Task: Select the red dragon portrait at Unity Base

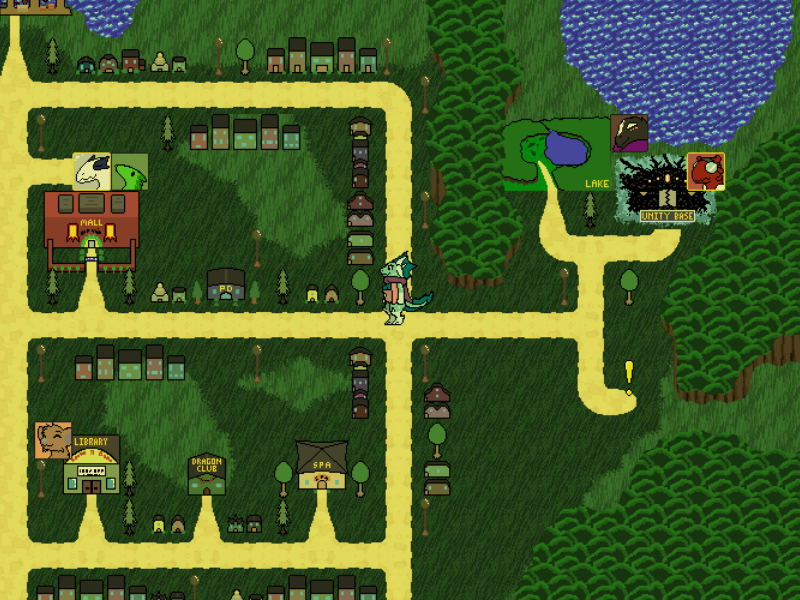Action: pyautogui.click(x=705, y=171)
